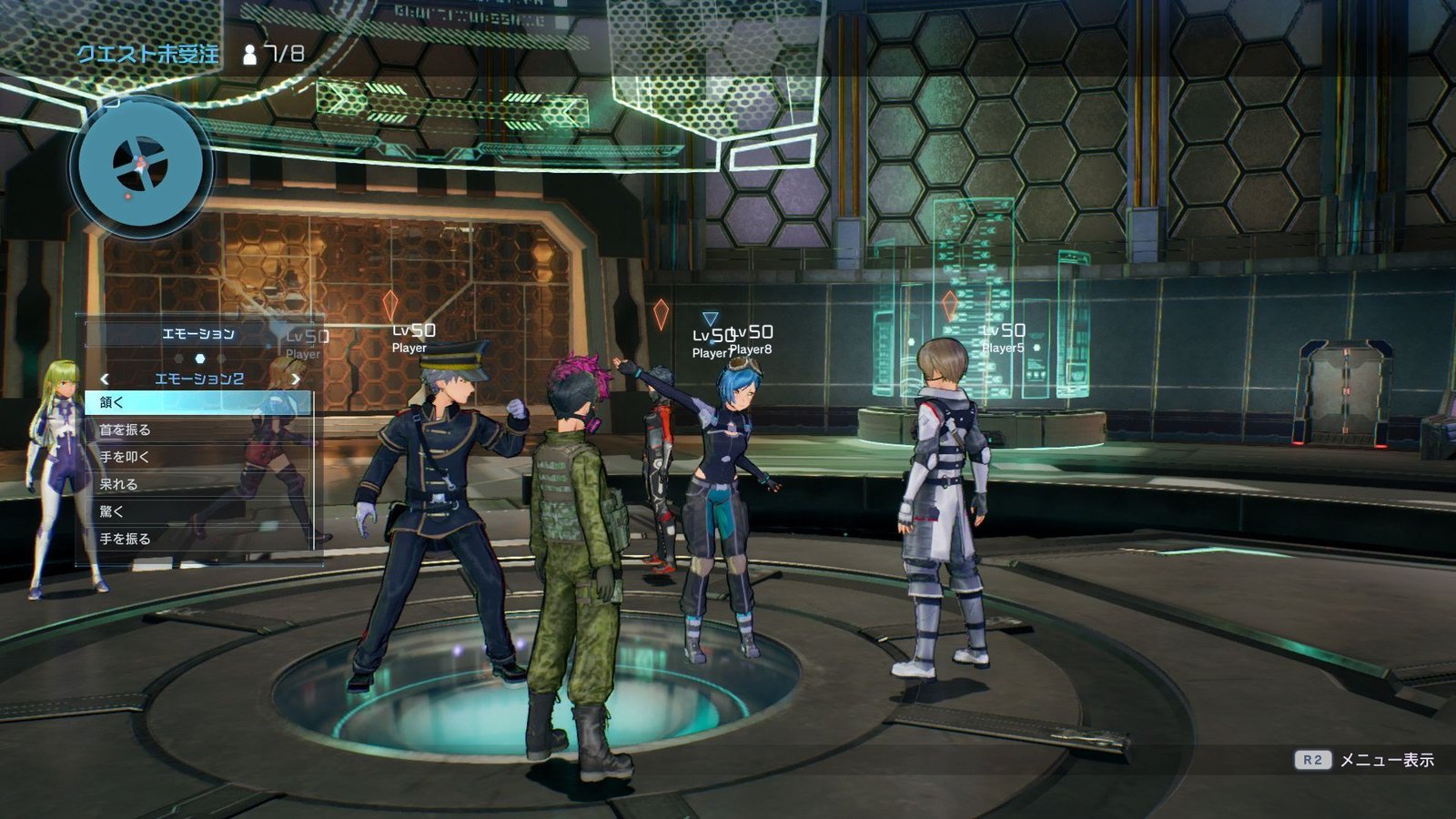Click the right arrow beside エモーション2

[x=295, y=379]
